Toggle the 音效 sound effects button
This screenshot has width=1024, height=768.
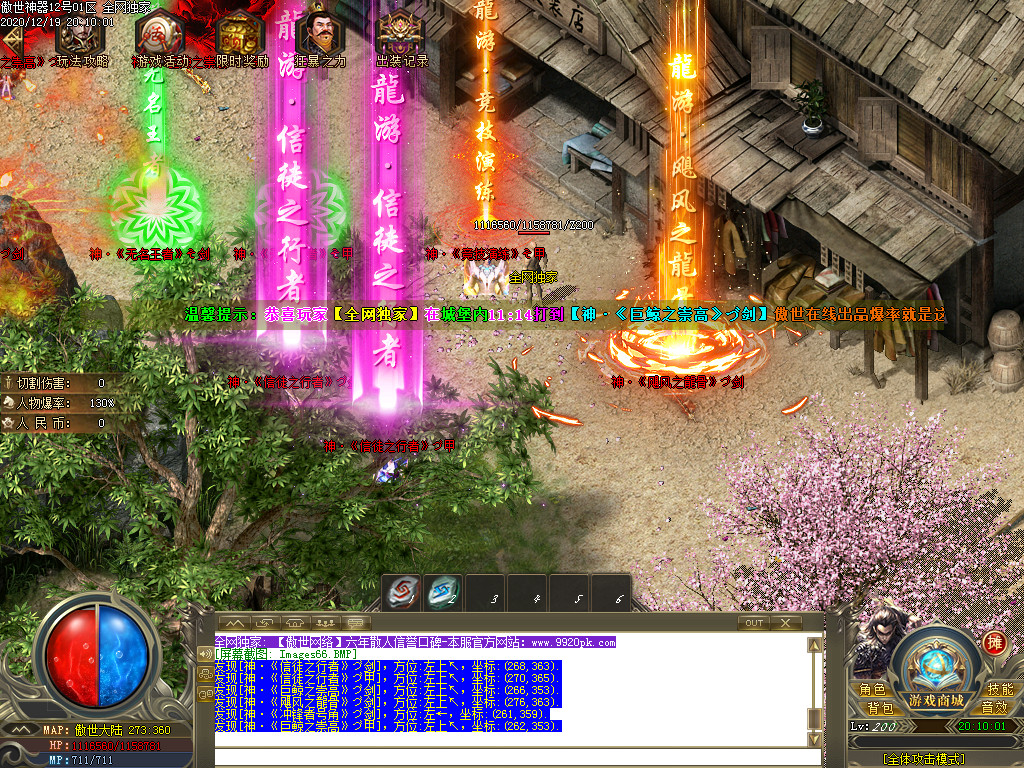click(993, 708)
